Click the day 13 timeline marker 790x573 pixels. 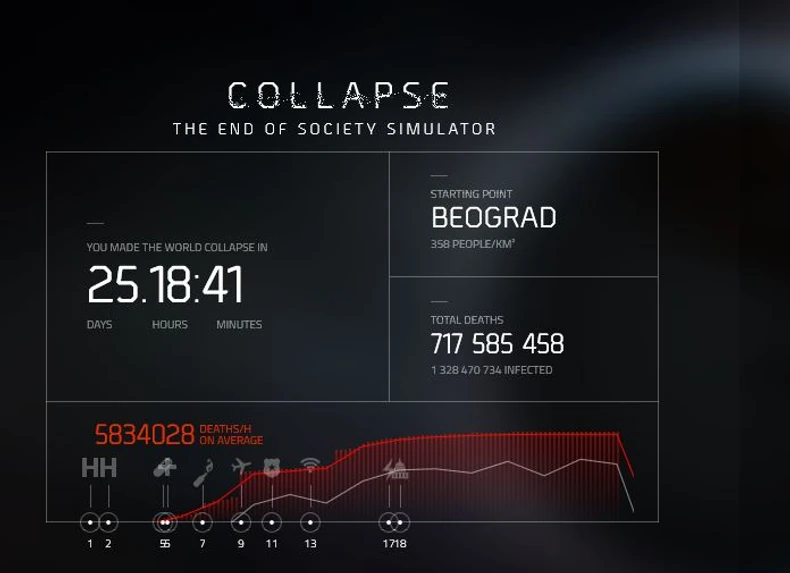coord(310,522)
